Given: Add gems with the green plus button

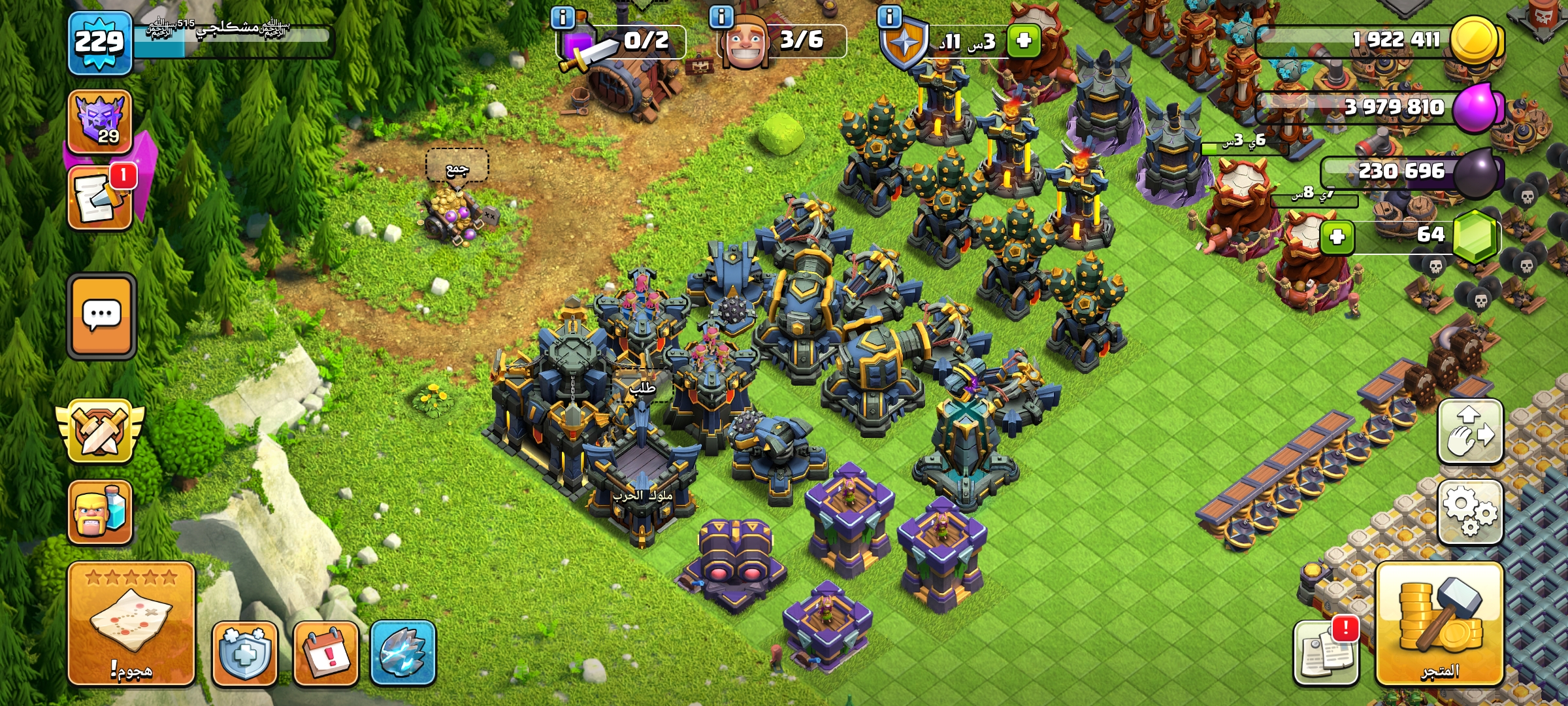Looking at the screenshot, I should 1337,237.
